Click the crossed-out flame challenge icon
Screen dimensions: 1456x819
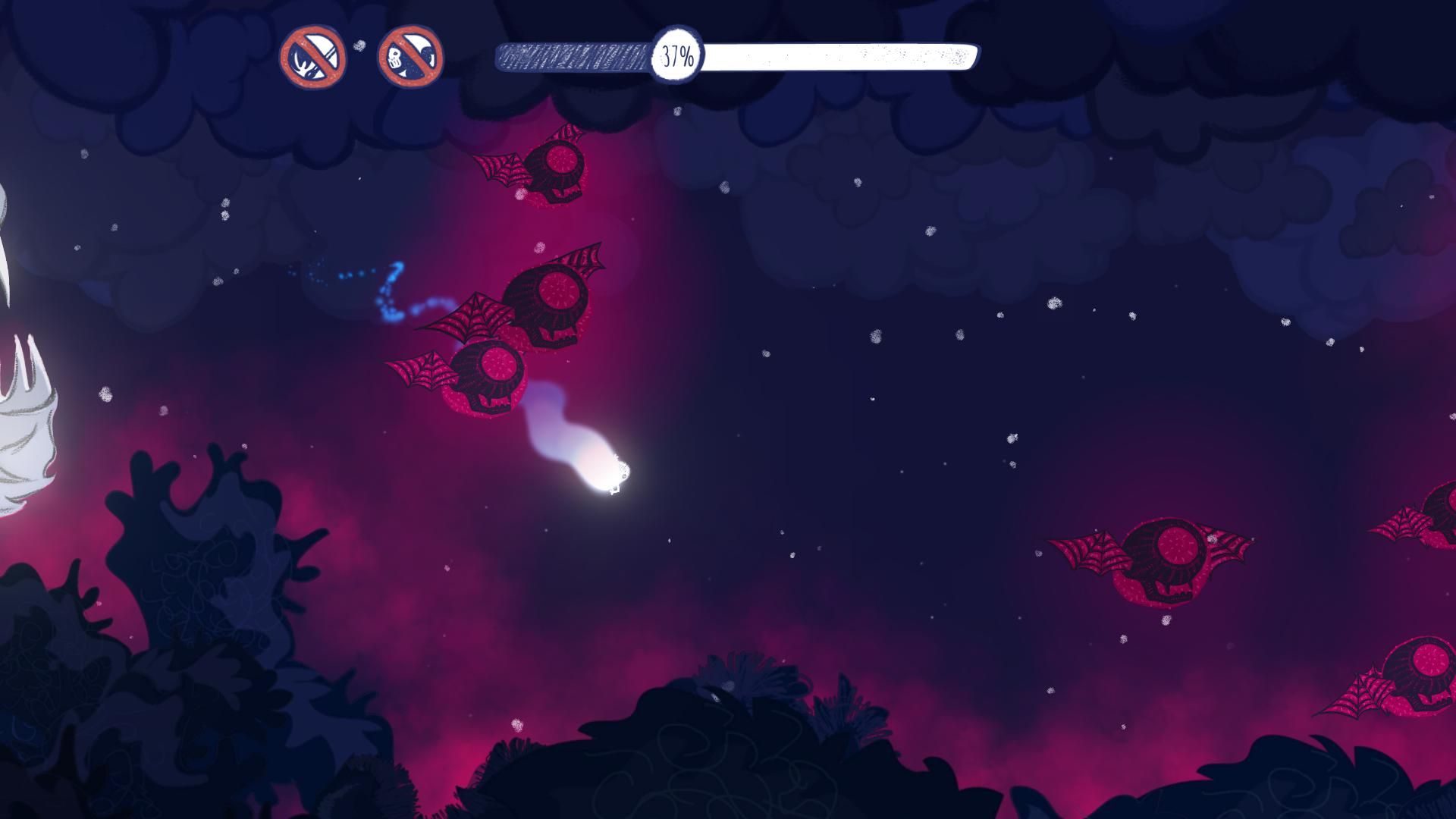(x=313, y=58)
